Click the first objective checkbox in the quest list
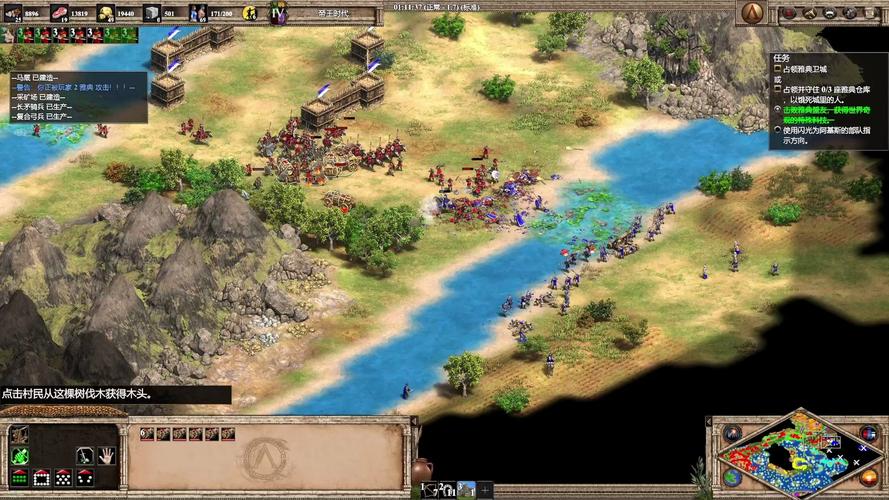 click(777, 68)
